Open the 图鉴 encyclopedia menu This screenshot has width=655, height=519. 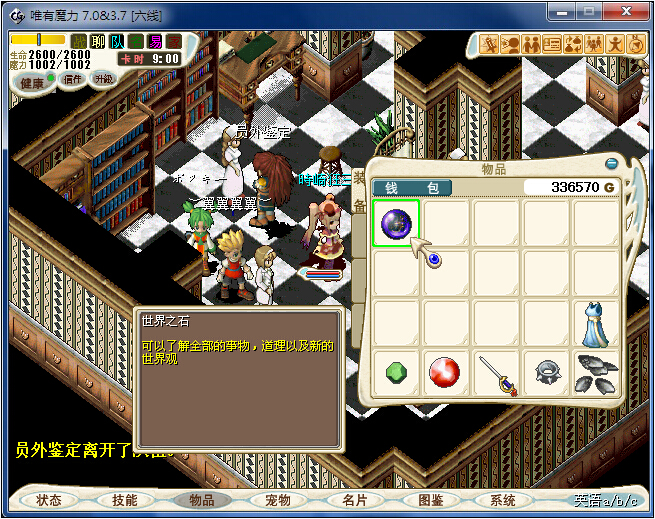coord(429,500)
